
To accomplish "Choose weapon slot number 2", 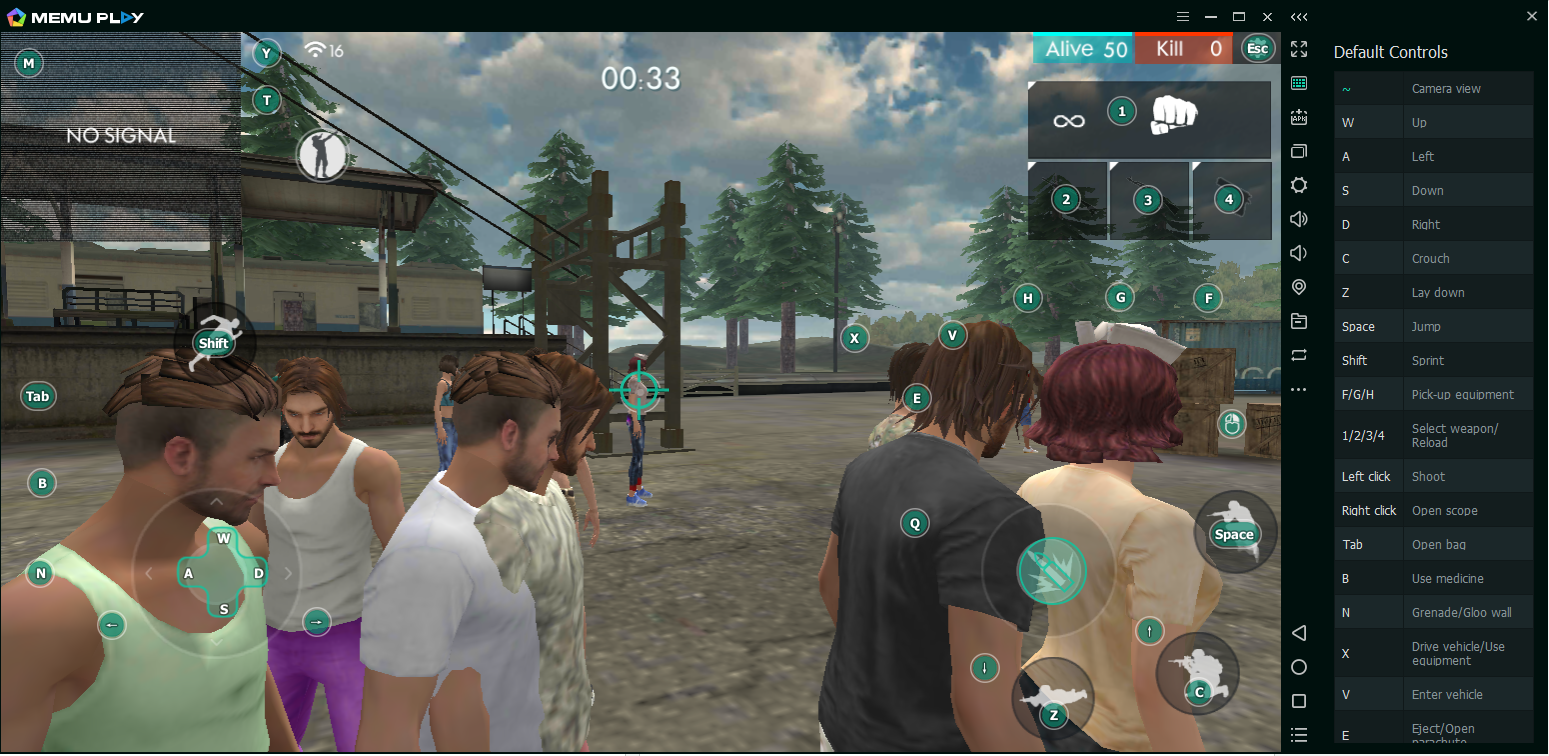I will pos(1067,200).
